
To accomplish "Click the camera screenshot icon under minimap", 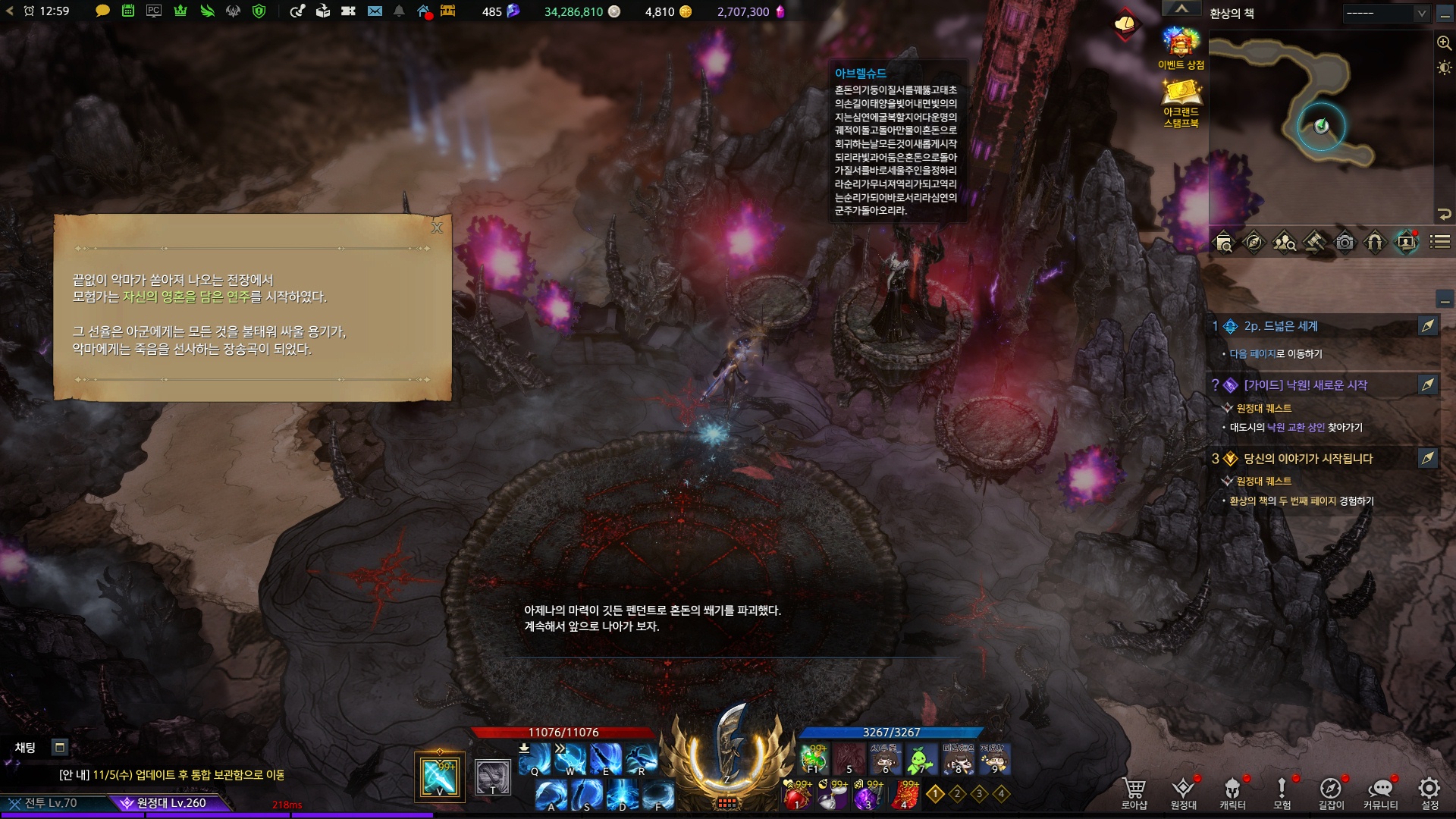I will tap(1345, 242).
